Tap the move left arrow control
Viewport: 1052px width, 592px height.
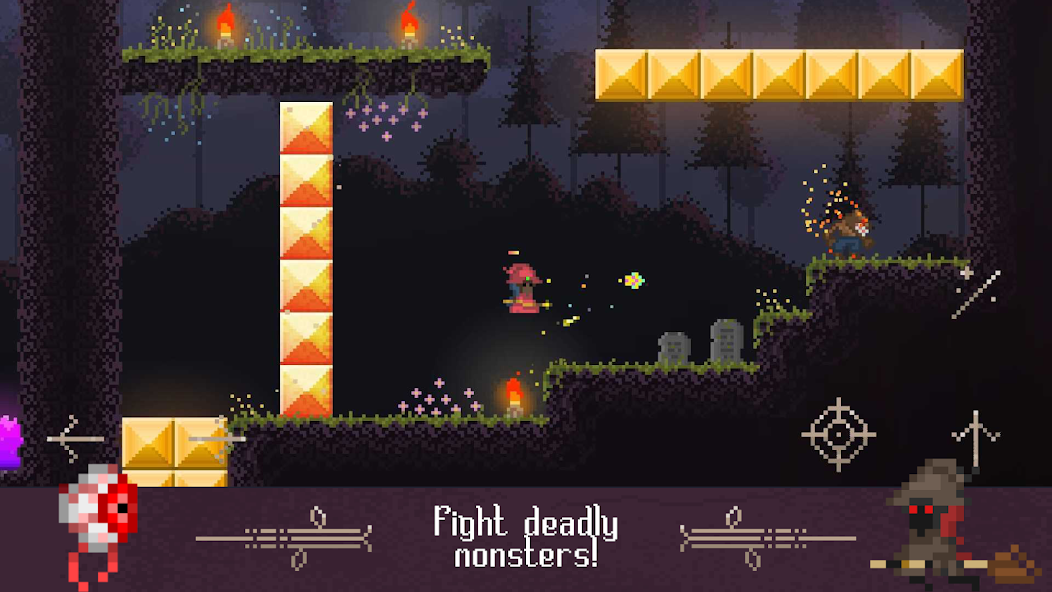(x=76, y=437)
